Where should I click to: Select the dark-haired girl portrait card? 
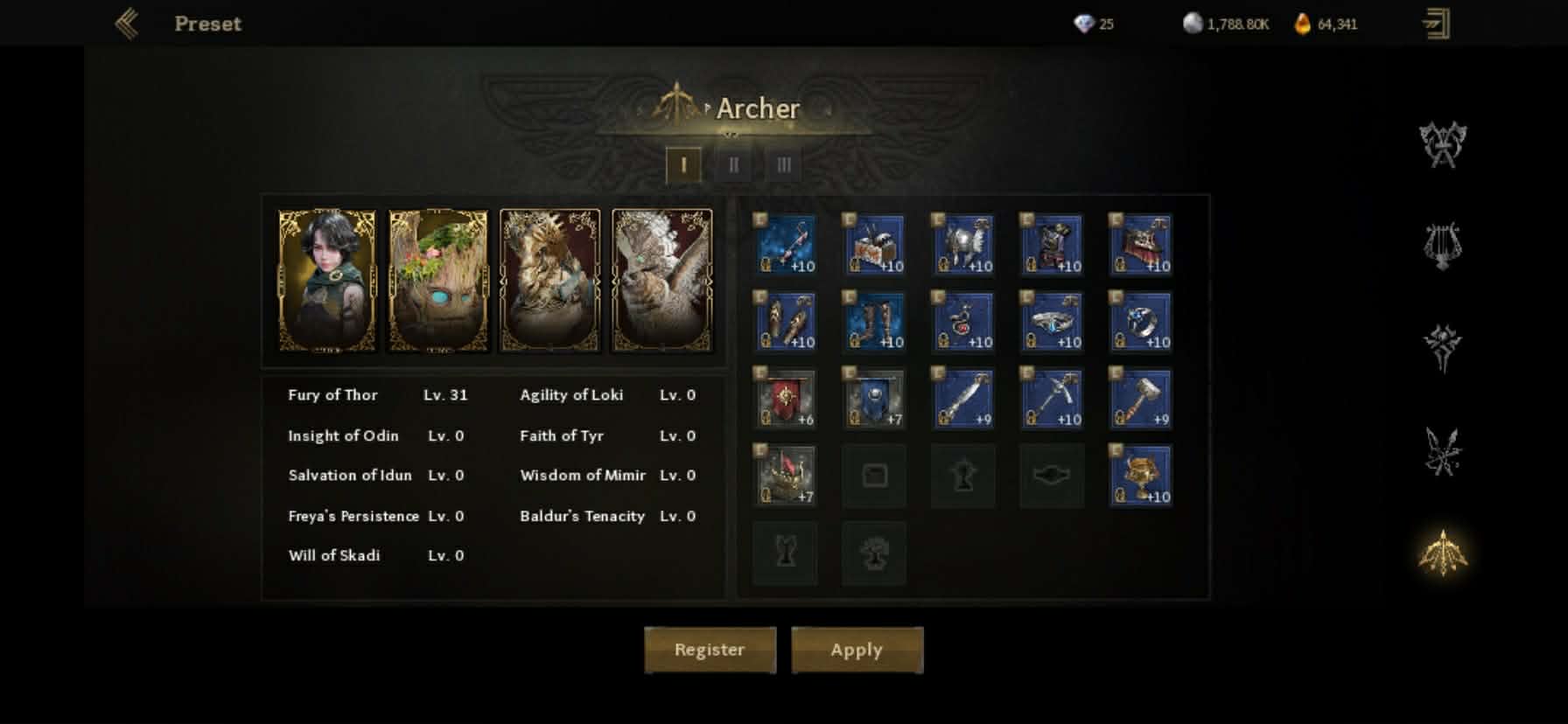point(327,281)
